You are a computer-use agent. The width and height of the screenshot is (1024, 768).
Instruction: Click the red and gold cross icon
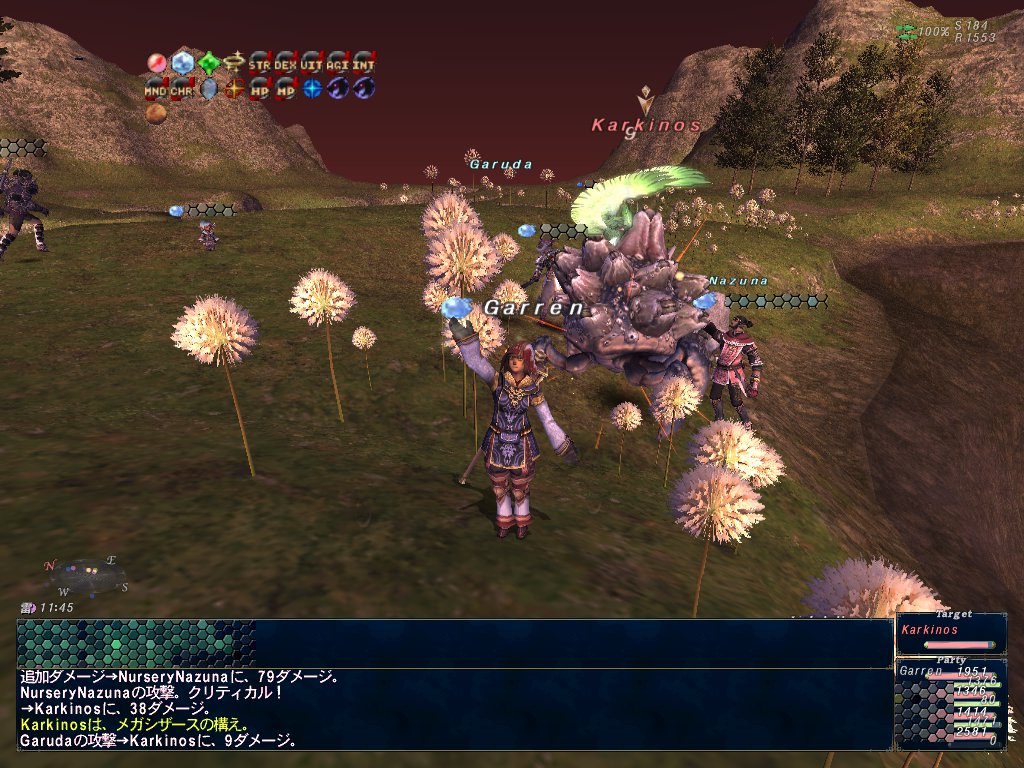234,88
